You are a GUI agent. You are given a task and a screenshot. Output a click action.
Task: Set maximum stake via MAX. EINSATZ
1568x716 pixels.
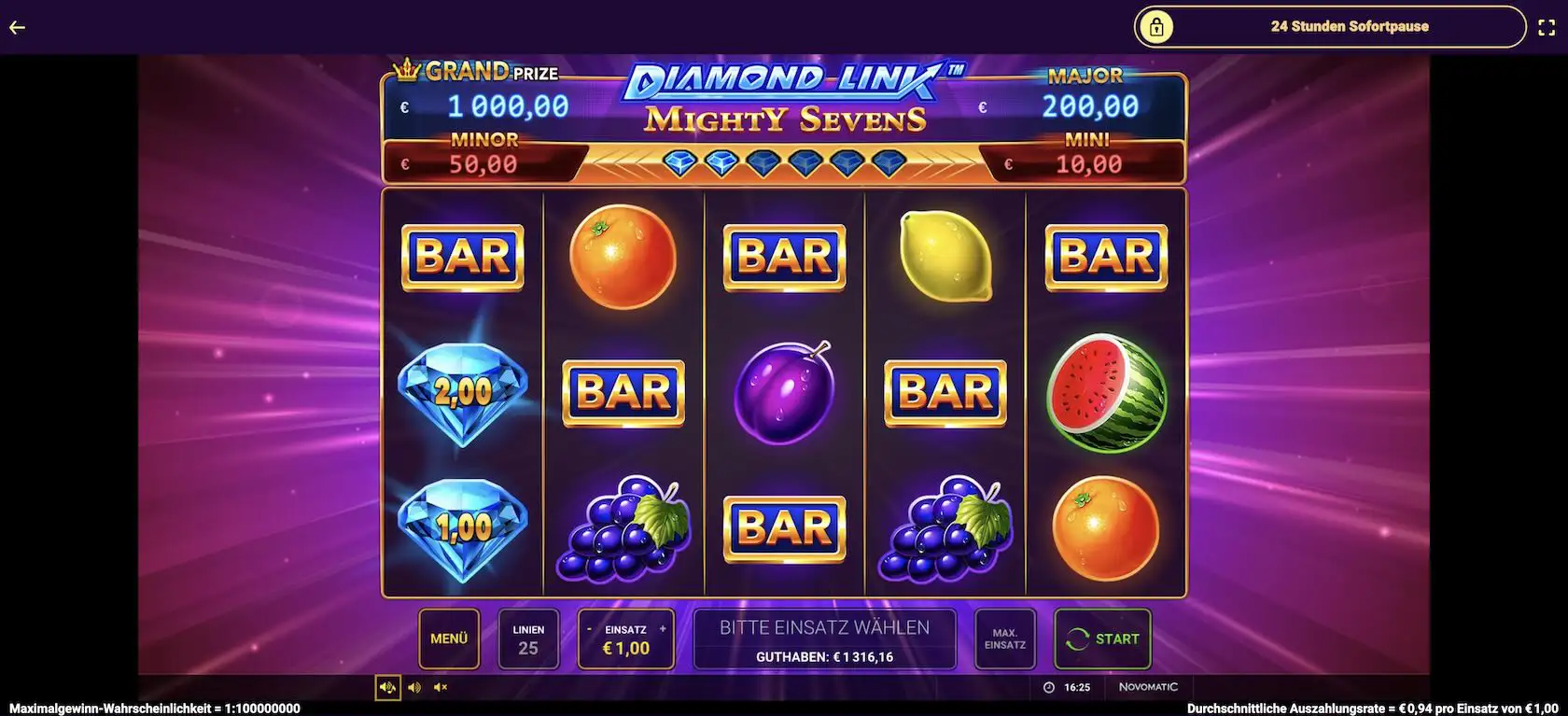pyautogui.click(x=1004, y=639)
